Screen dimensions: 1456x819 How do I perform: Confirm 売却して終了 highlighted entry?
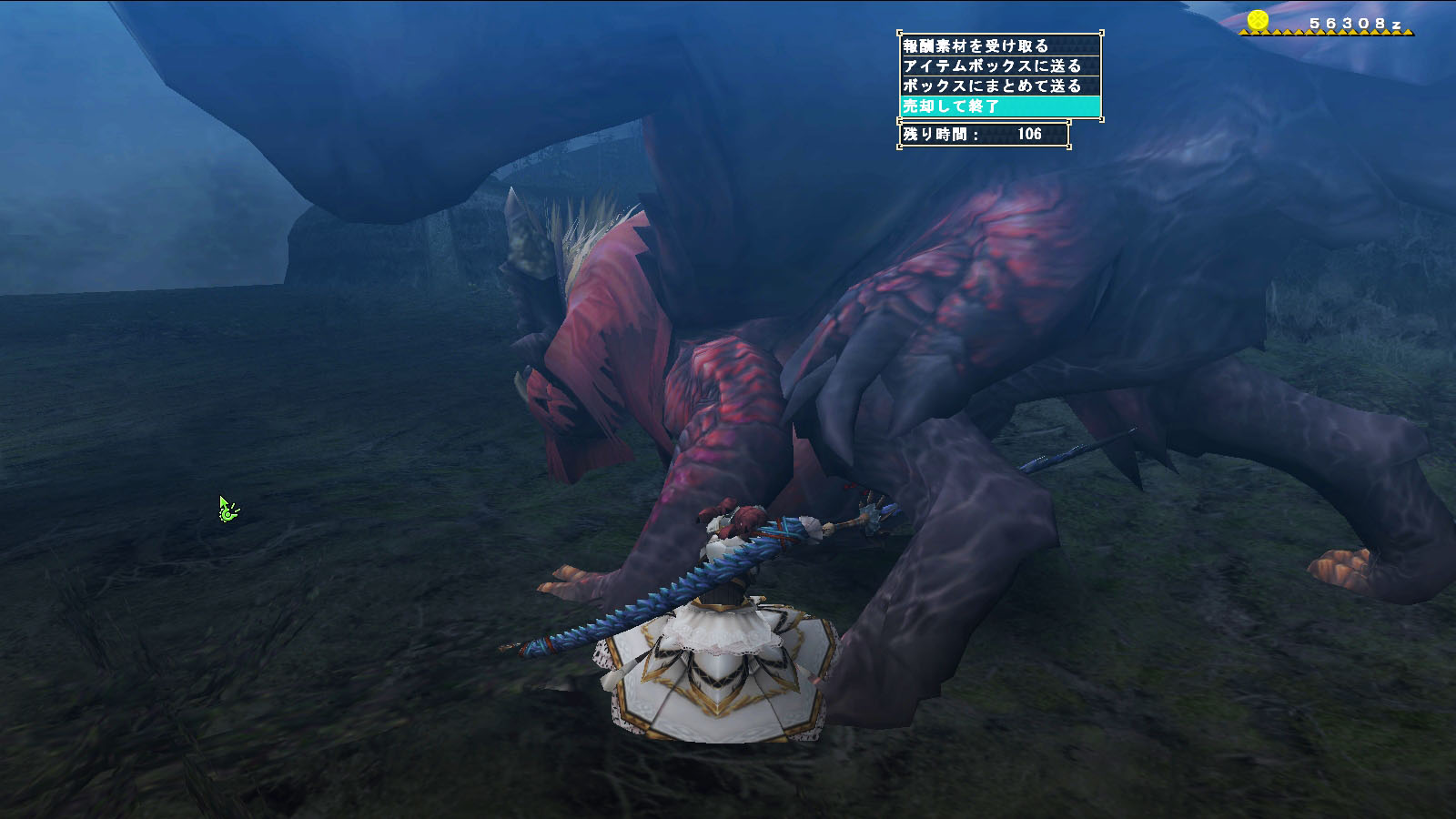pos(999,106)
